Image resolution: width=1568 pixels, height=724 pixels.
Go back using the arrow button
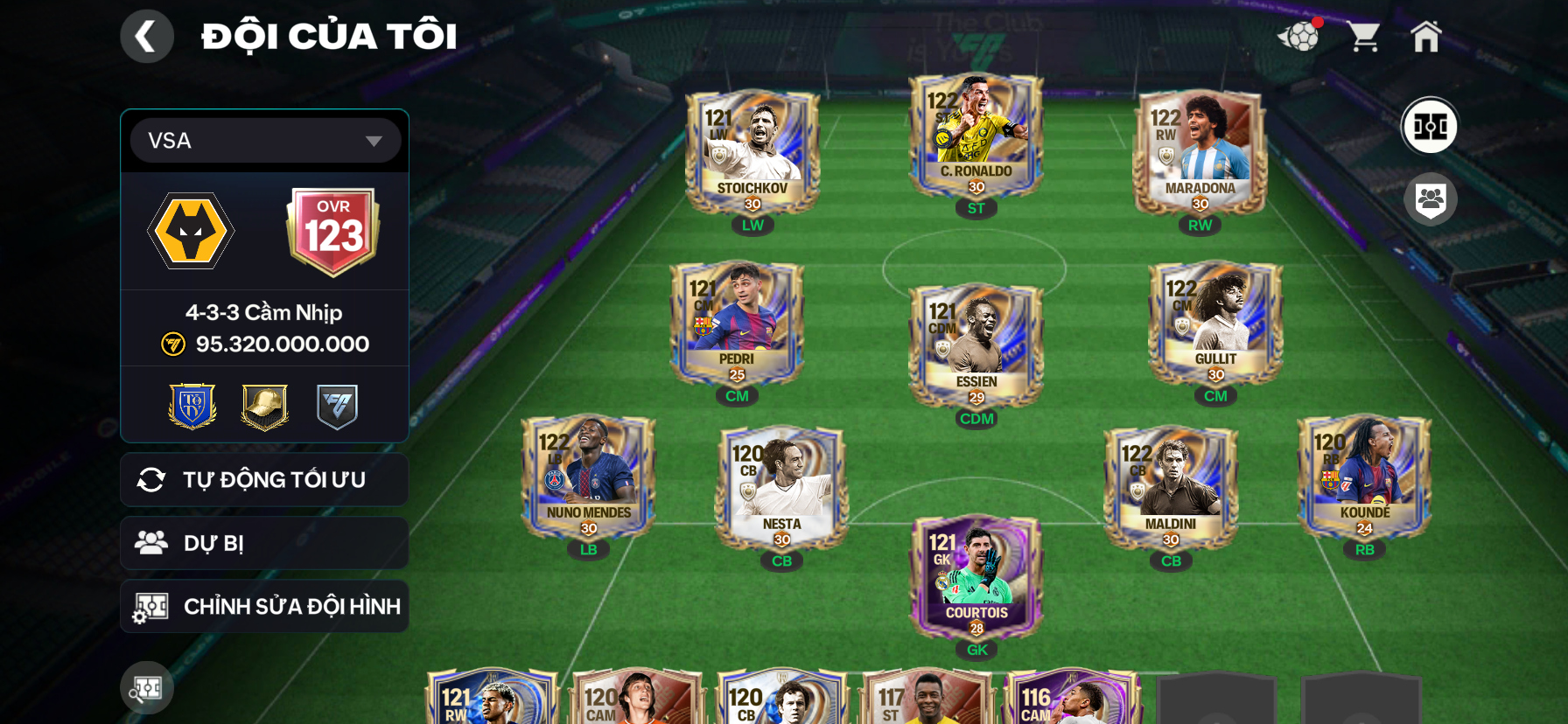click(x=146, y=37)
